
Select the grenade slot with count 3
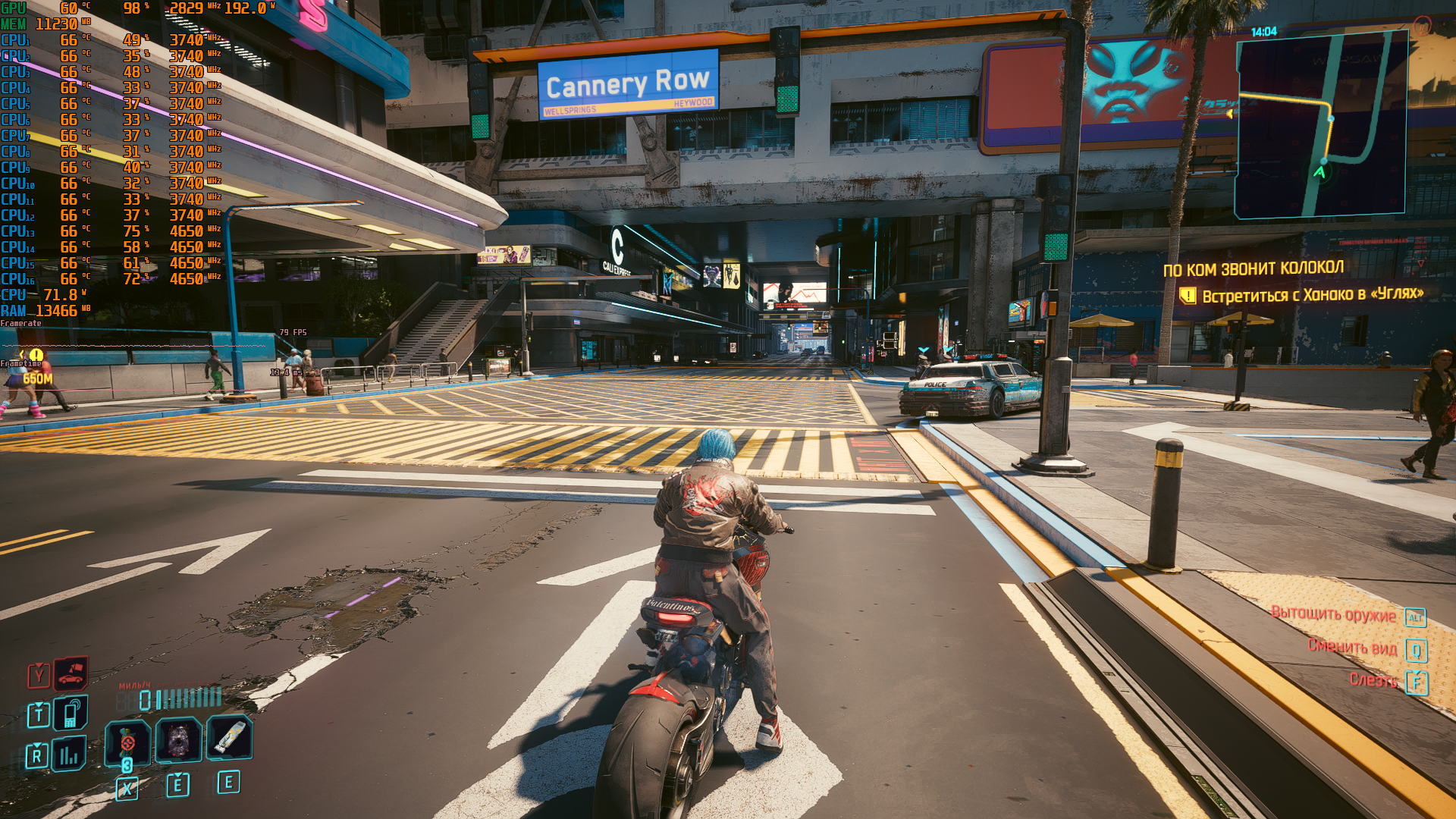(127, 742)
